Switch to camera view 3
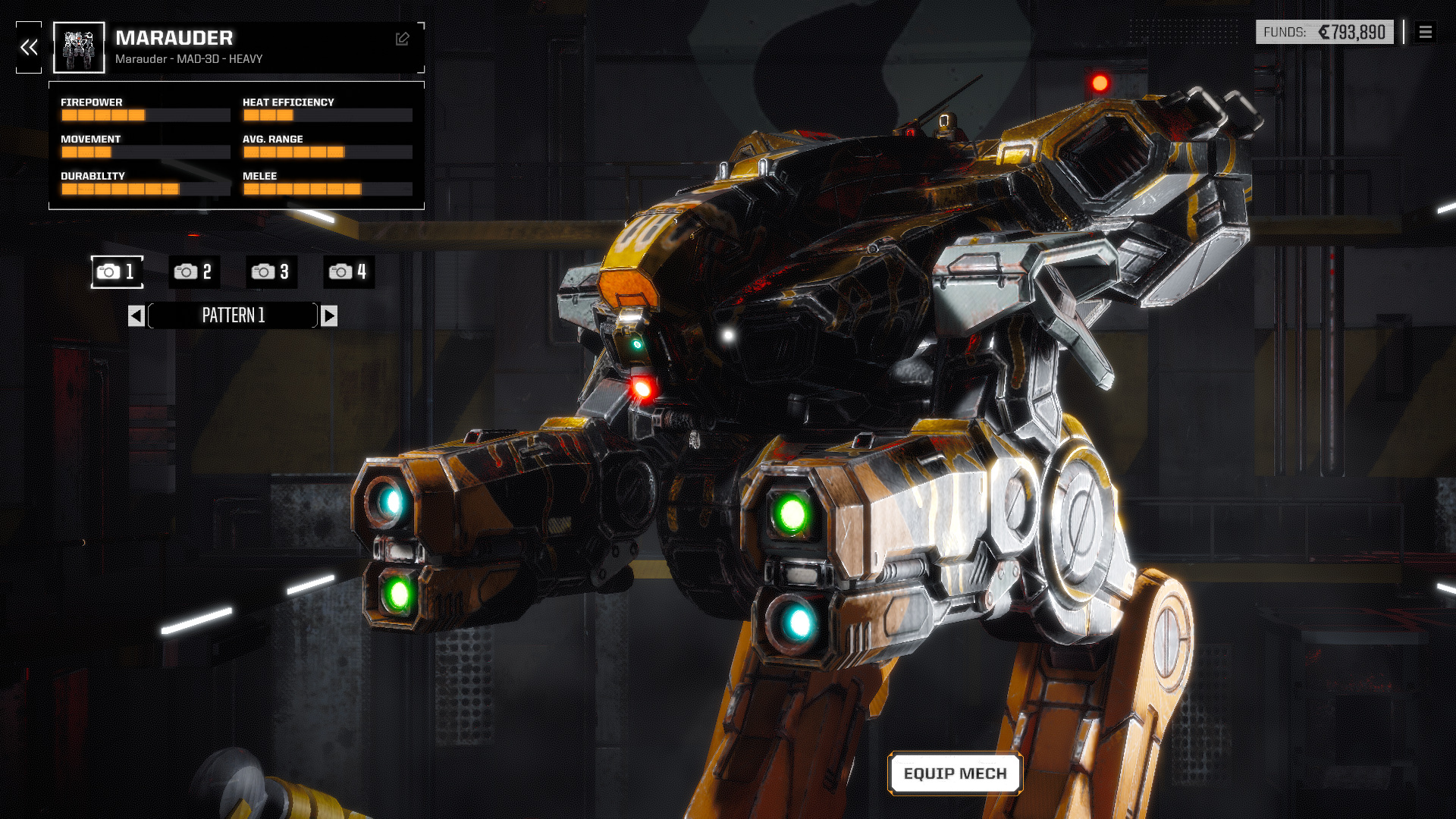 coord(271,271)
